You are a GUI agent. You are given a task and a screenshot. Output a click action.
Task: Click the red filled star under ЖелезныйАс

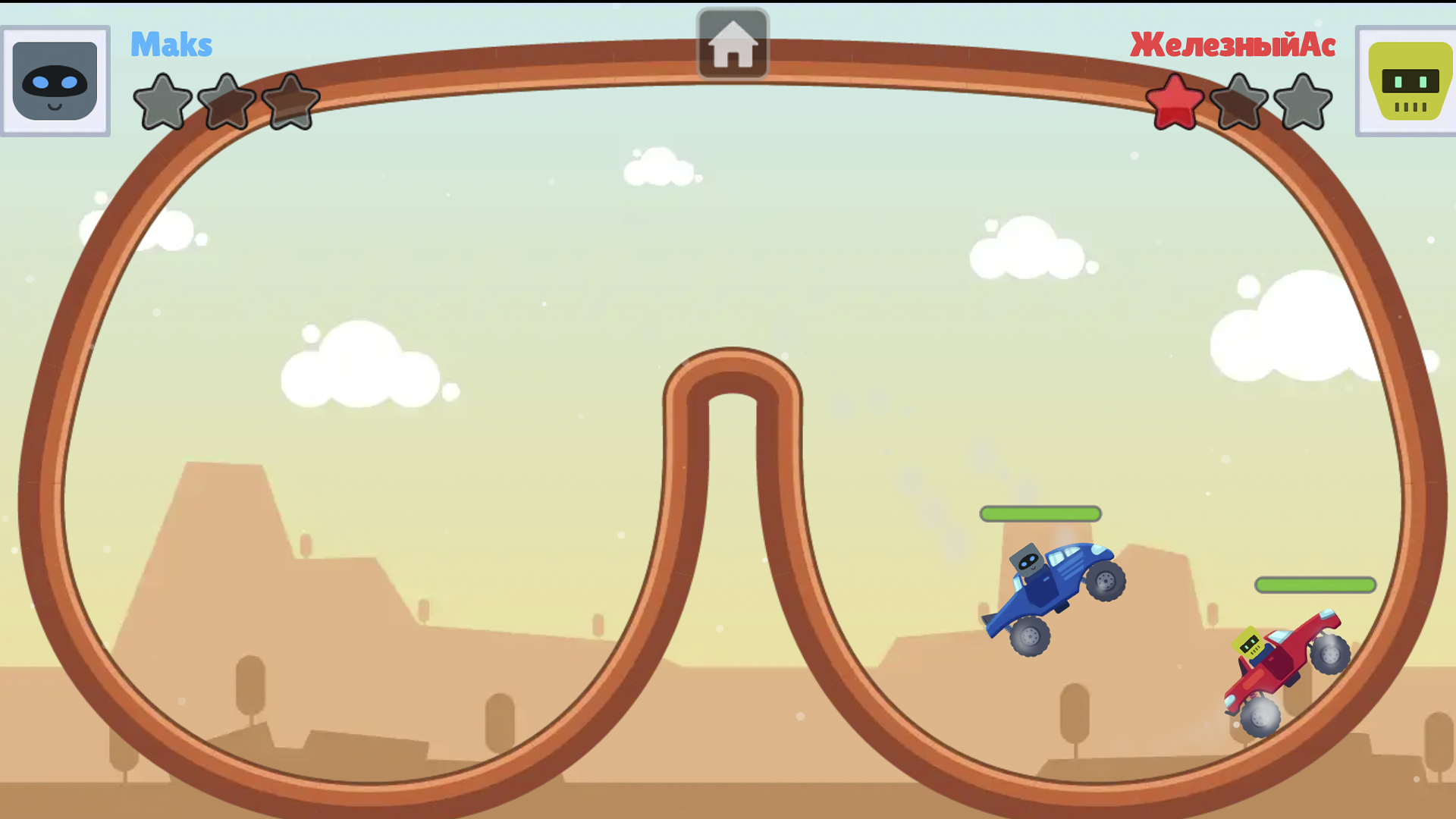[x=1174, y=101]
